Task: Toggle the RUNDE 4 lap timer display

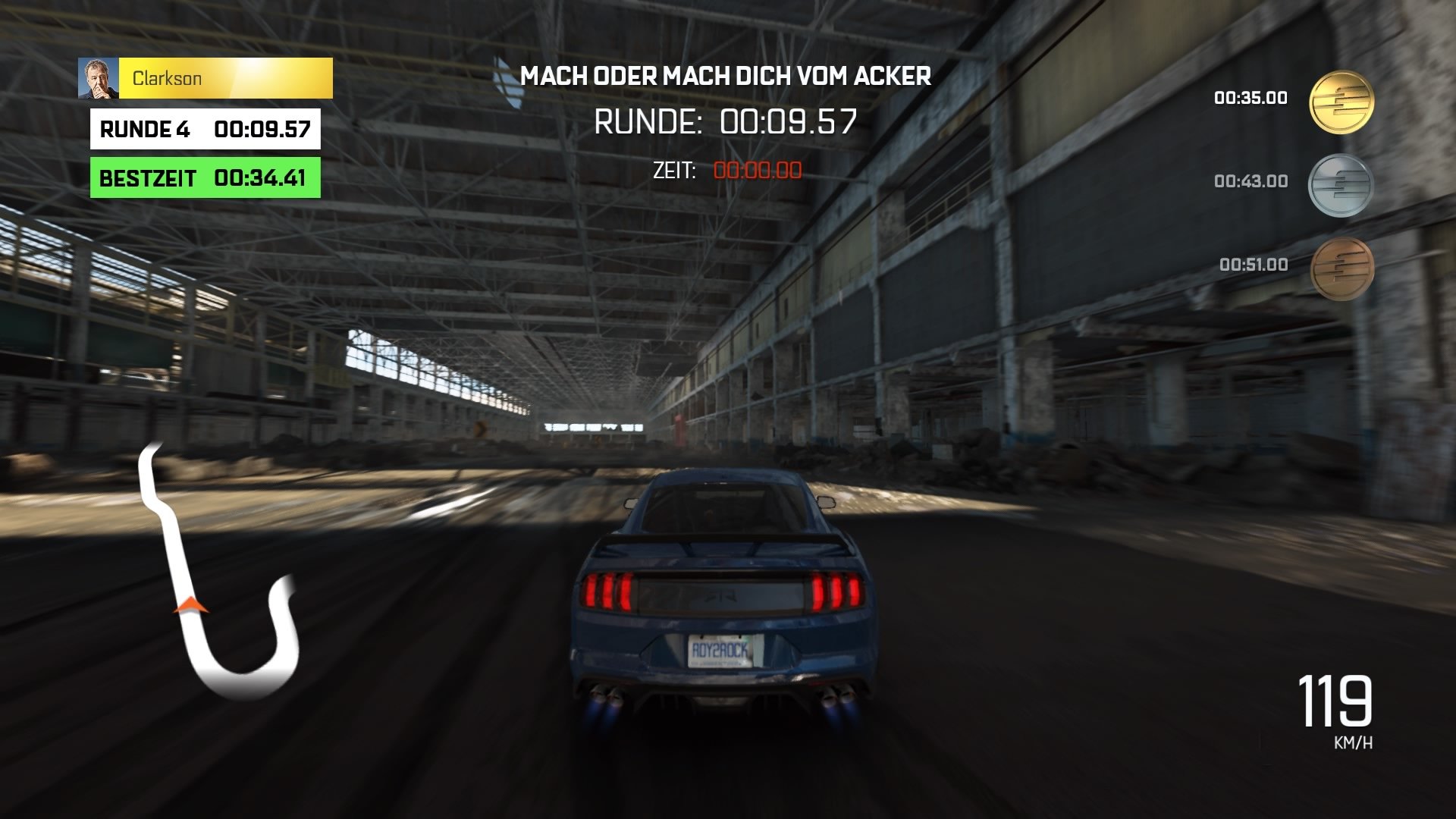Action: (x=205, y=129)
